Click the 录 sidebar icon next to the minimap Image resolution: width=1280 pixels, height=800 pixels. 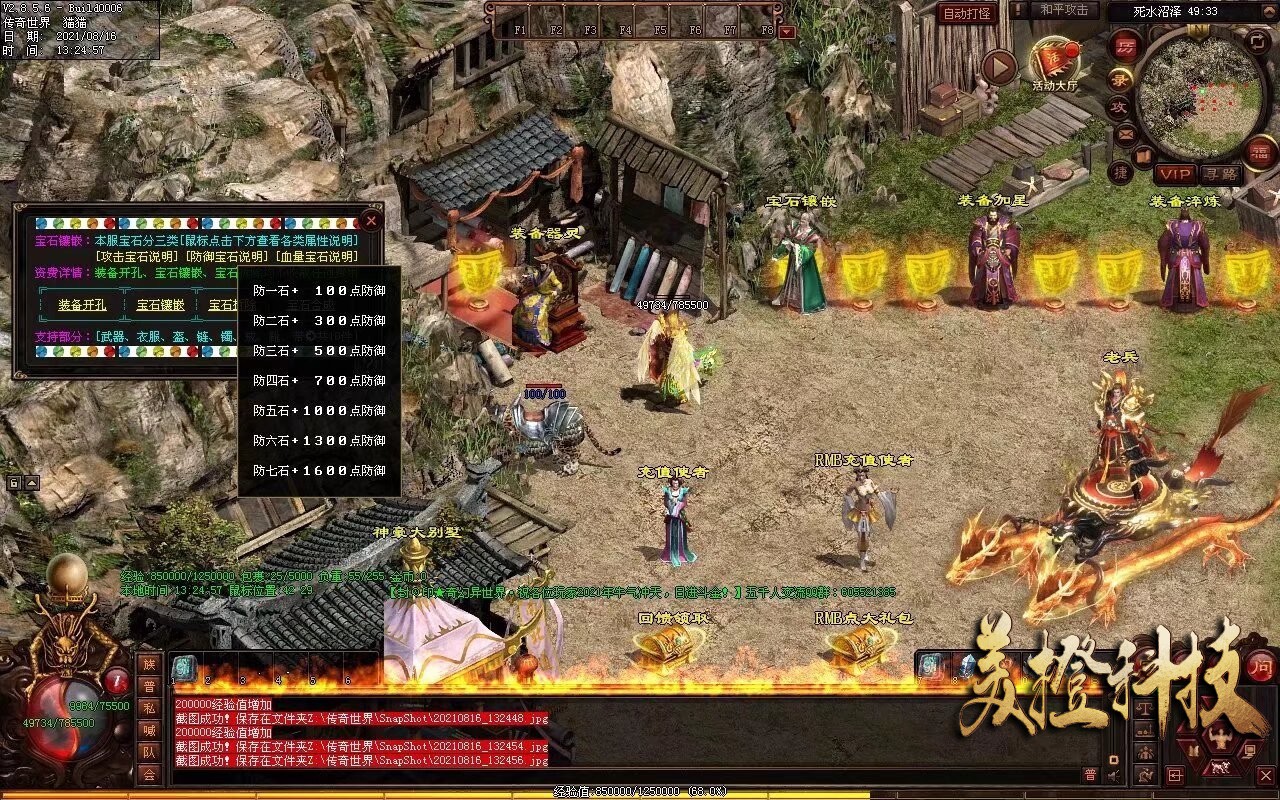(1118, 79)
